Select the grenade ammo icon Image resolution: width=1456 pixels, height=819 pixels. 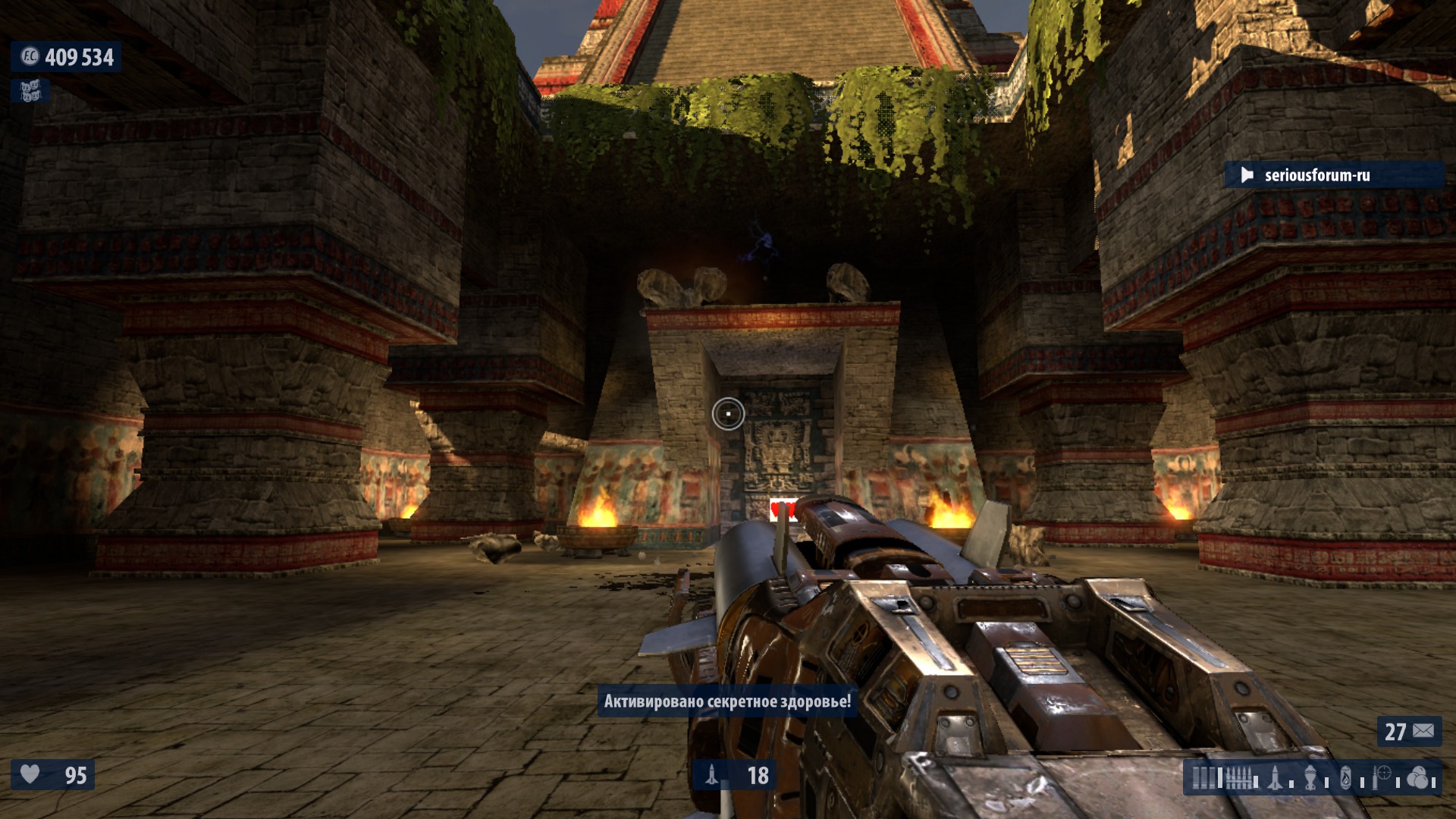(x=1311, y=778)
